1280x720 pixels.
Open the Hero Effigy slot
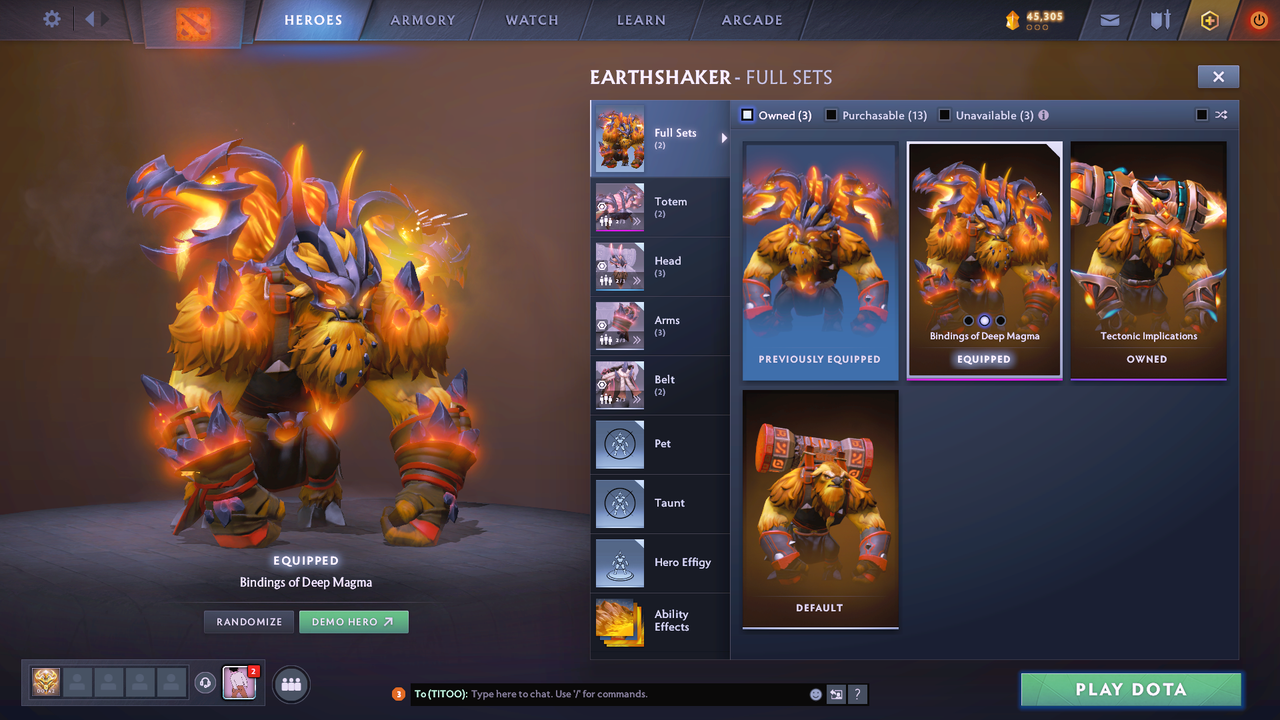tap(619, 563)
